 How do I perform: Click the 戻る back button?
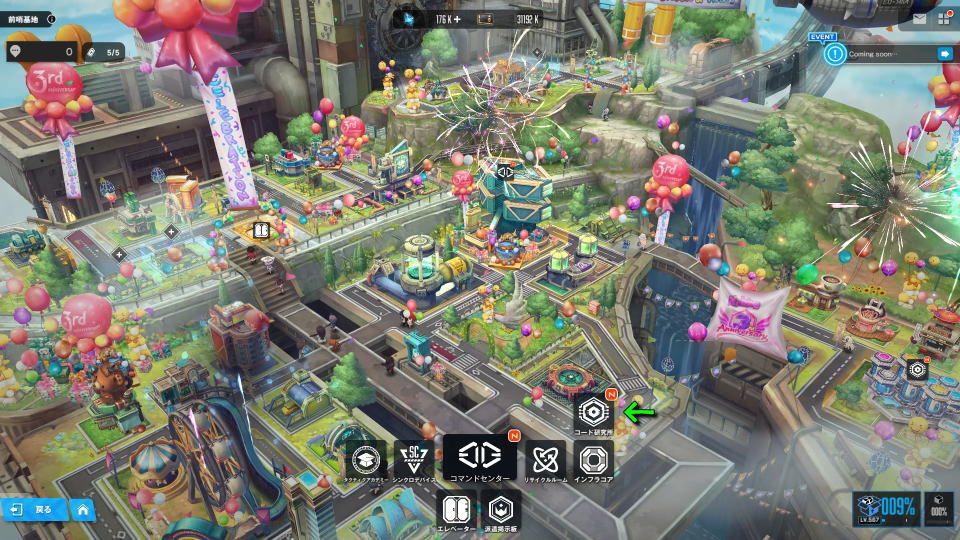[x=34, y=509]
